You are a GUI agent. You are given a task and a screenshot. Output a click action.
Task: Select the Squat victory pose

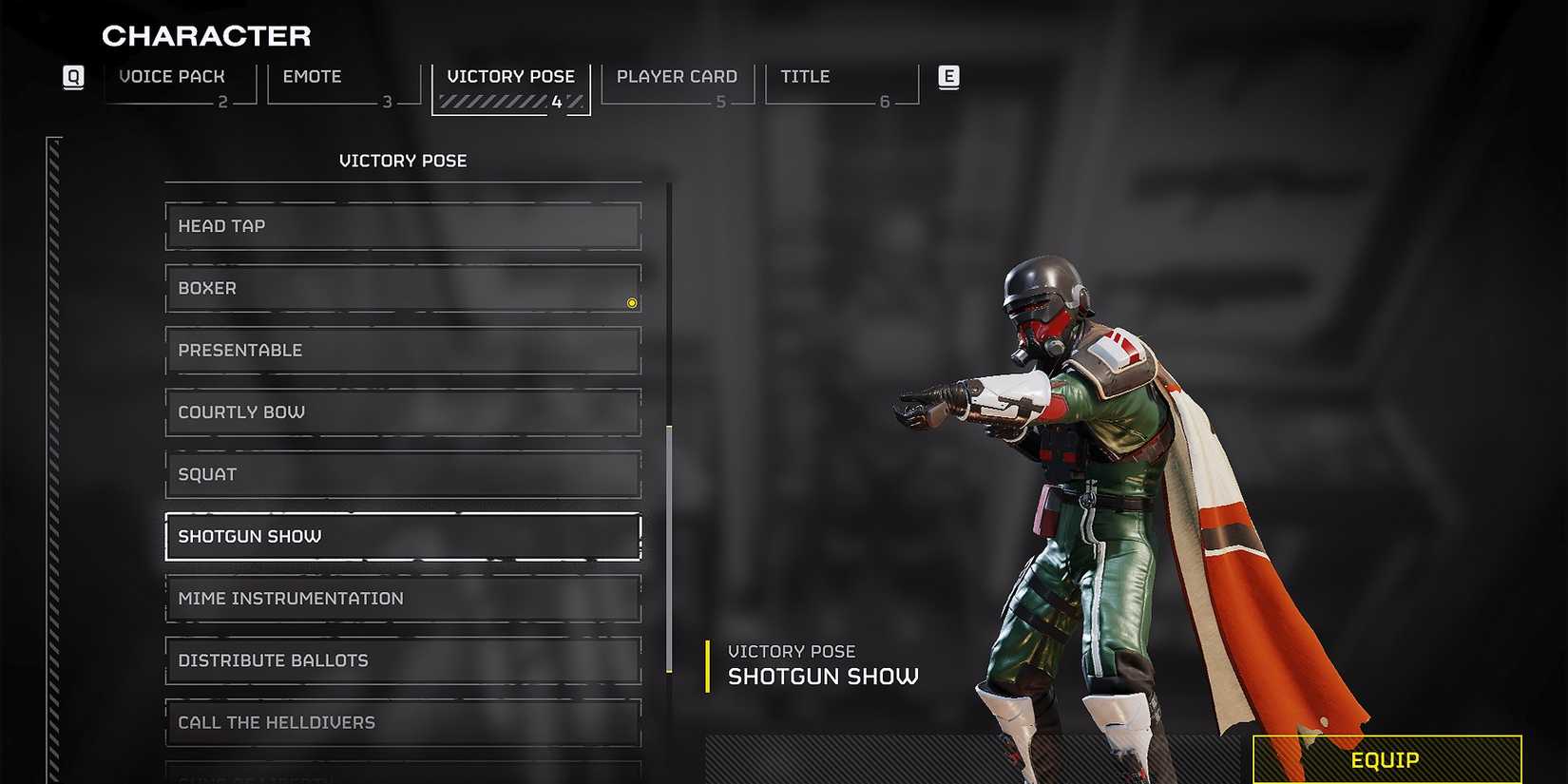tap(402, 473)
